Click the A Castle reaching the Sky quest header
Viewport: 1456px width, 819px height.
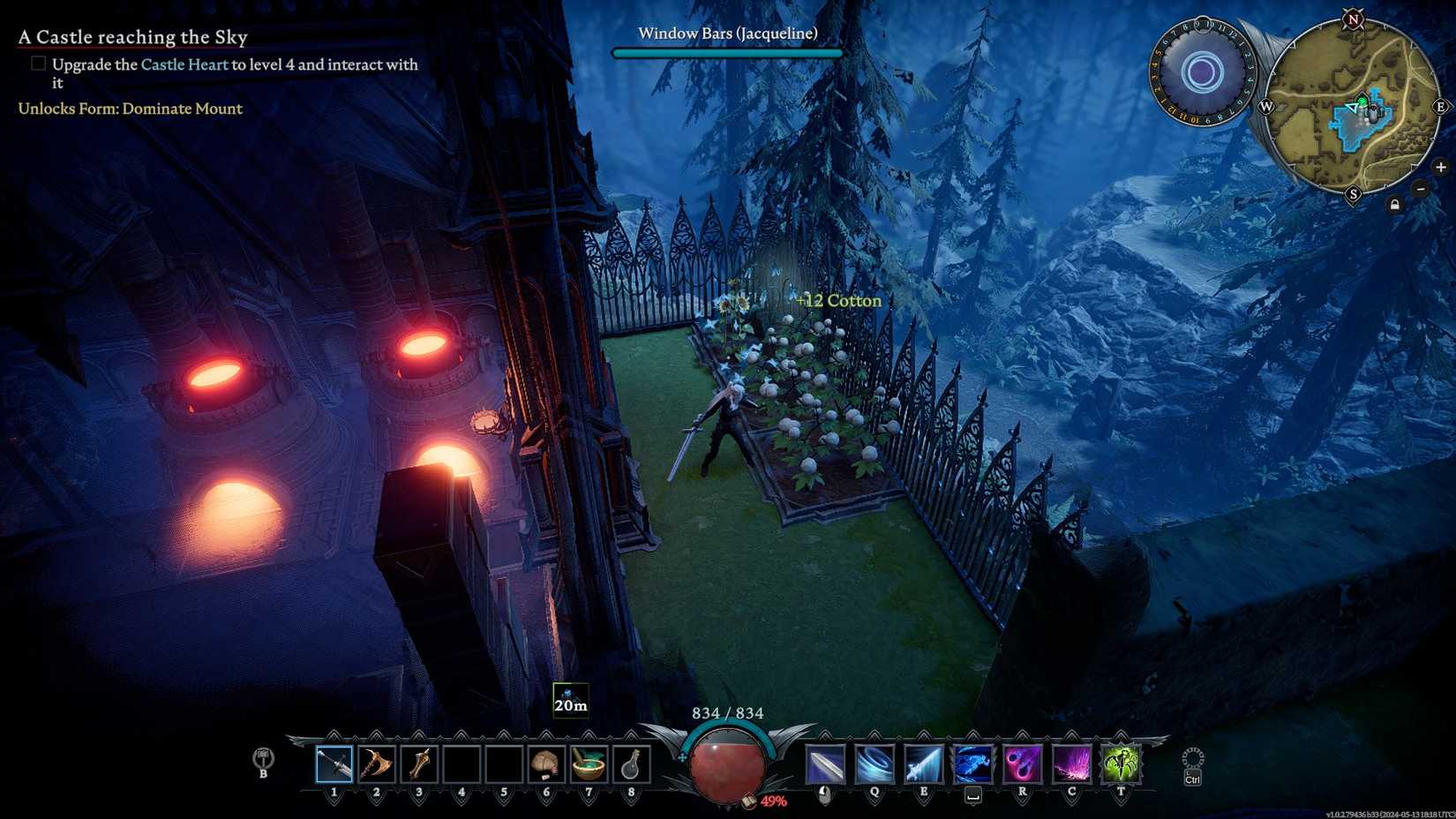(x=132, y=36)
